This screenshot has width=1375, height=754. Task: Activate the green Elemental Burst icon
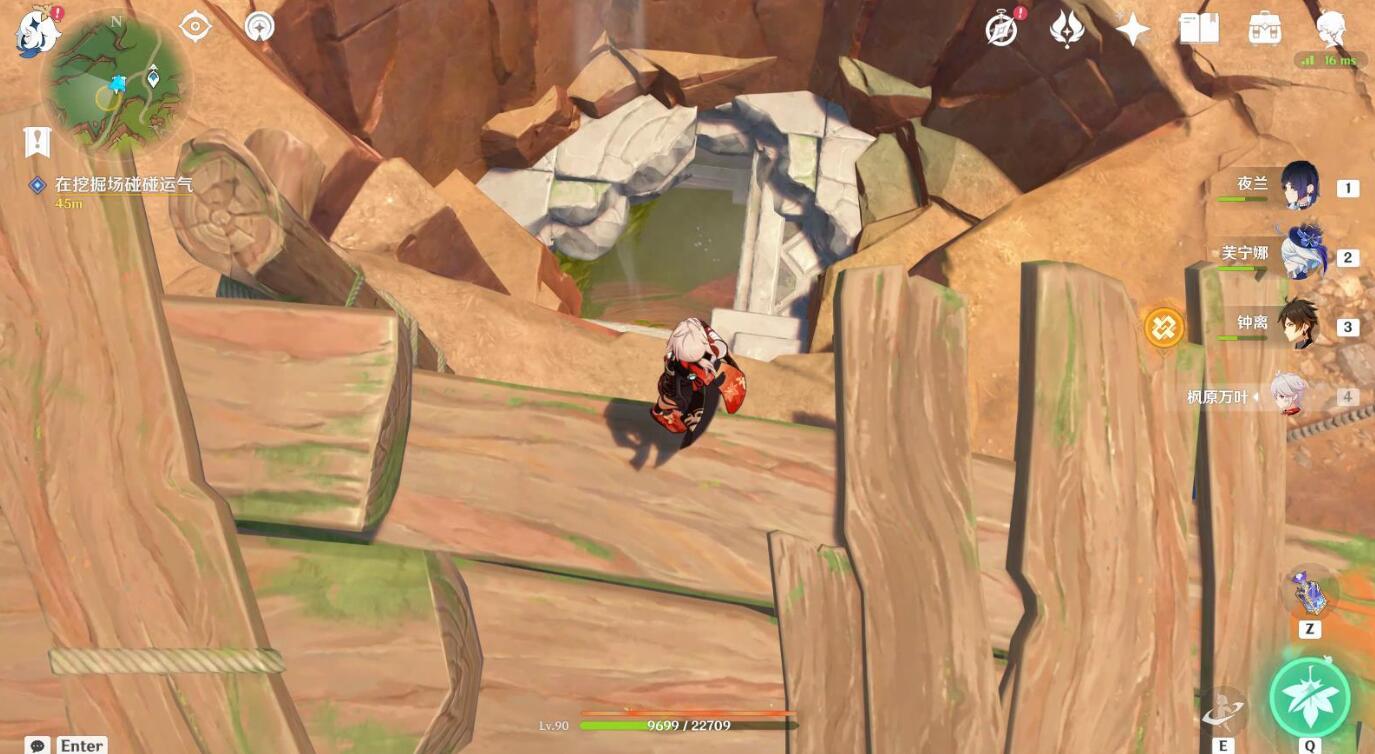pos(1309,697)
